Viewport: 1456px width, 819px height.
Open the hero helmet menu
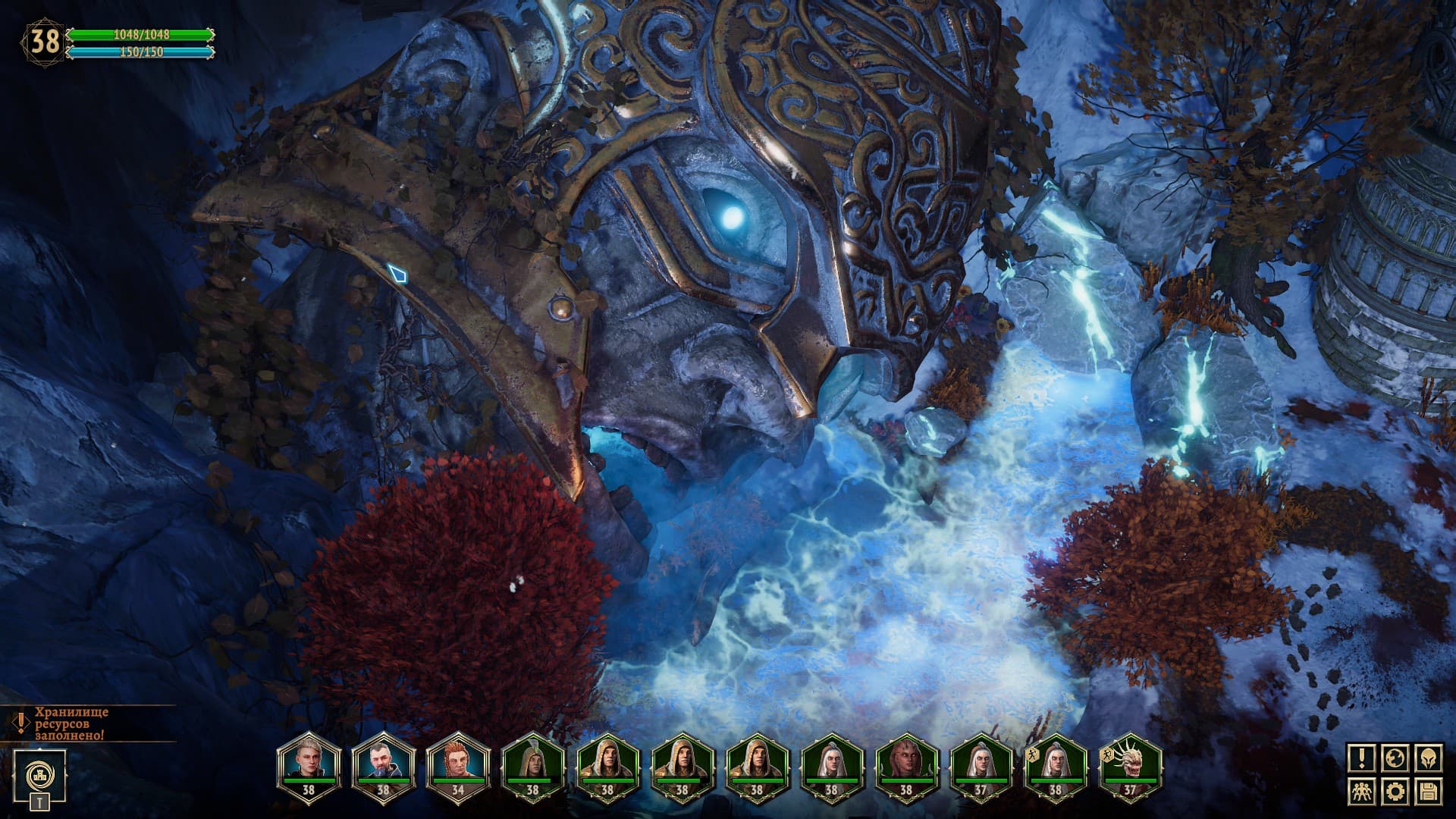1429,758
